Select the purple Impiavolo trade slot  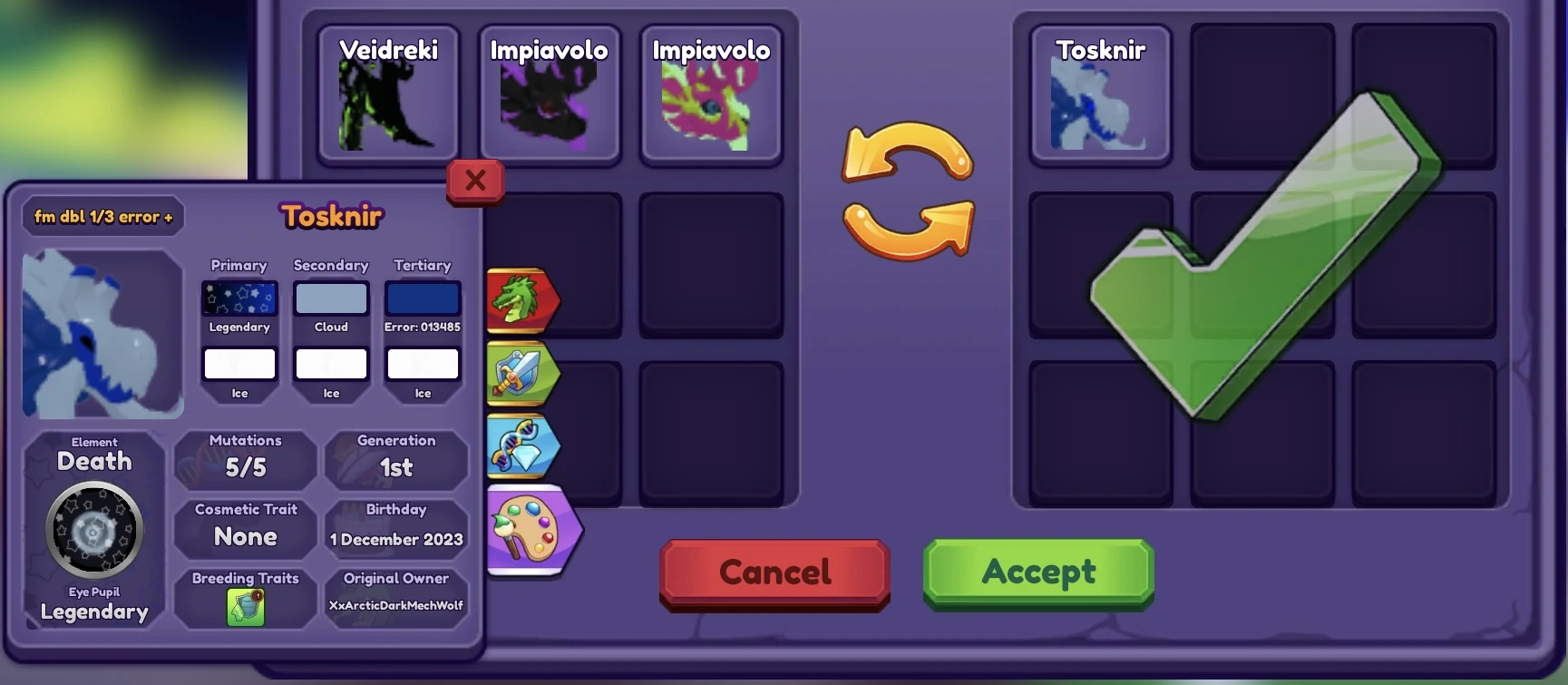[550, 95]
